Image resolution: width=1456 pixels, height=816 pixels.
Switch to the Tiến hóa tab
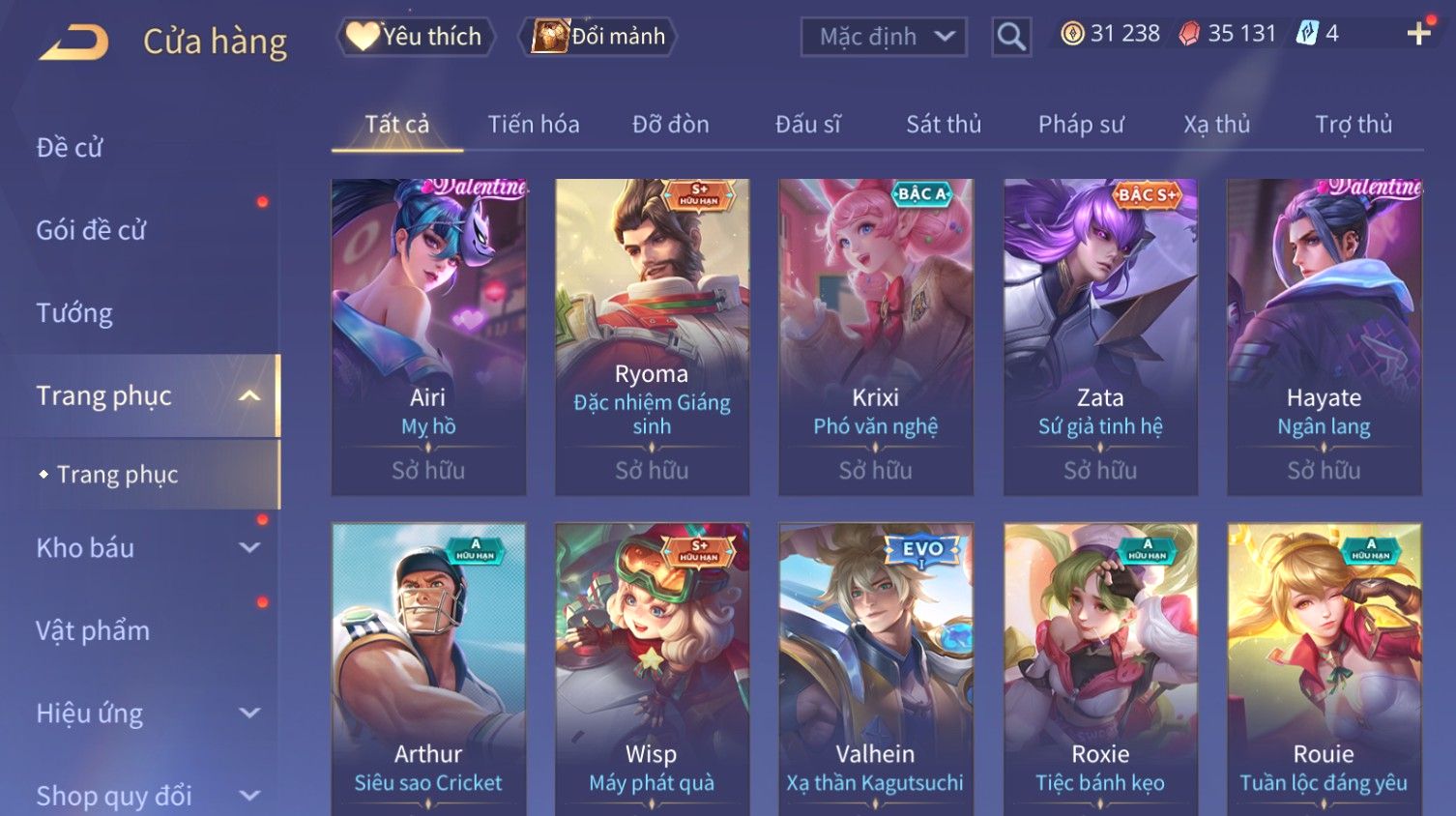pyautogui.click(x=533, y=125)
